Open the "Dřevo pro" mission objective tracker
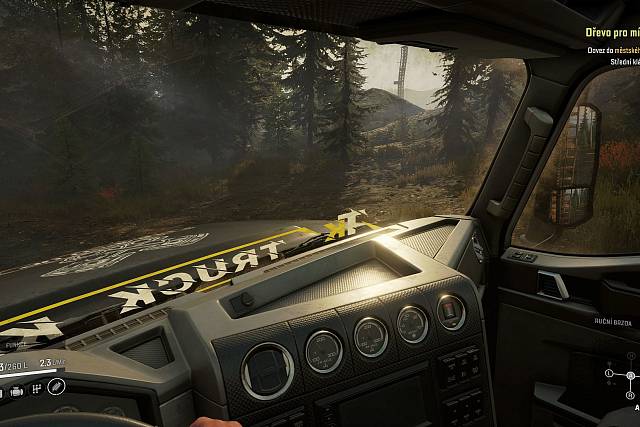 [612, 32]
